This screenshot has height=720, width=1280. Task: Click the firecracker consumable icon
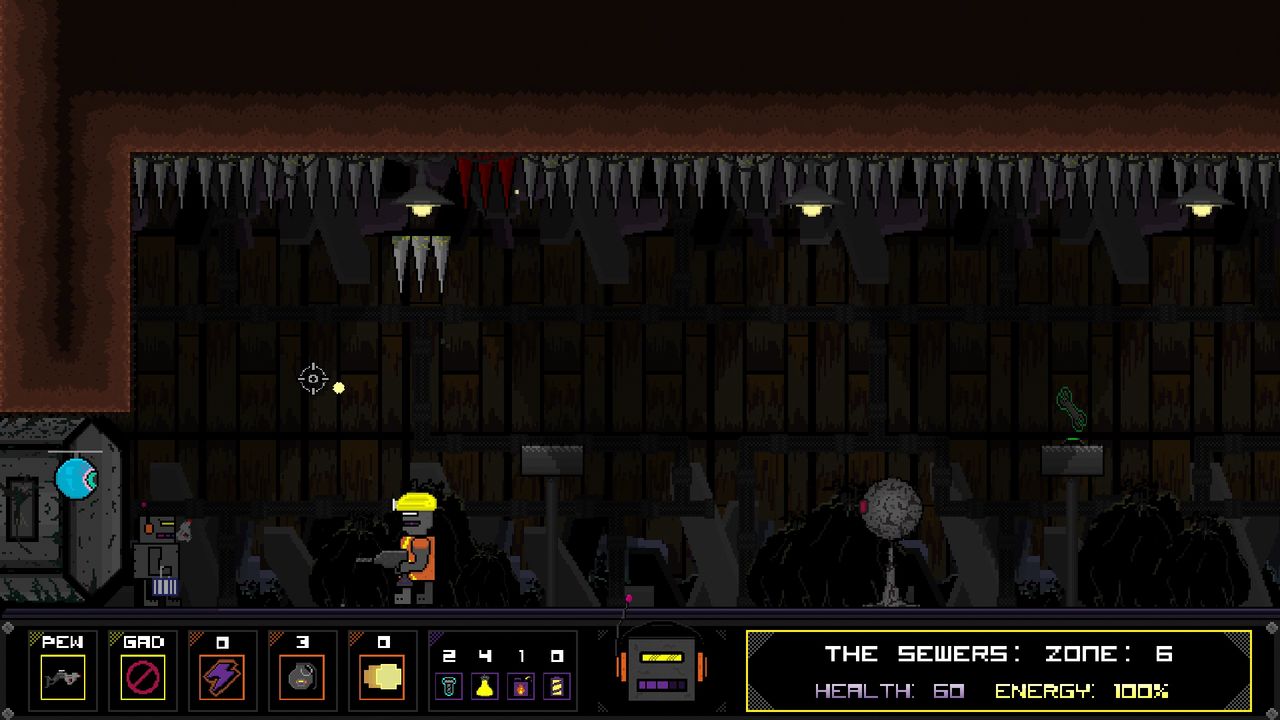[x=557, y=687]
